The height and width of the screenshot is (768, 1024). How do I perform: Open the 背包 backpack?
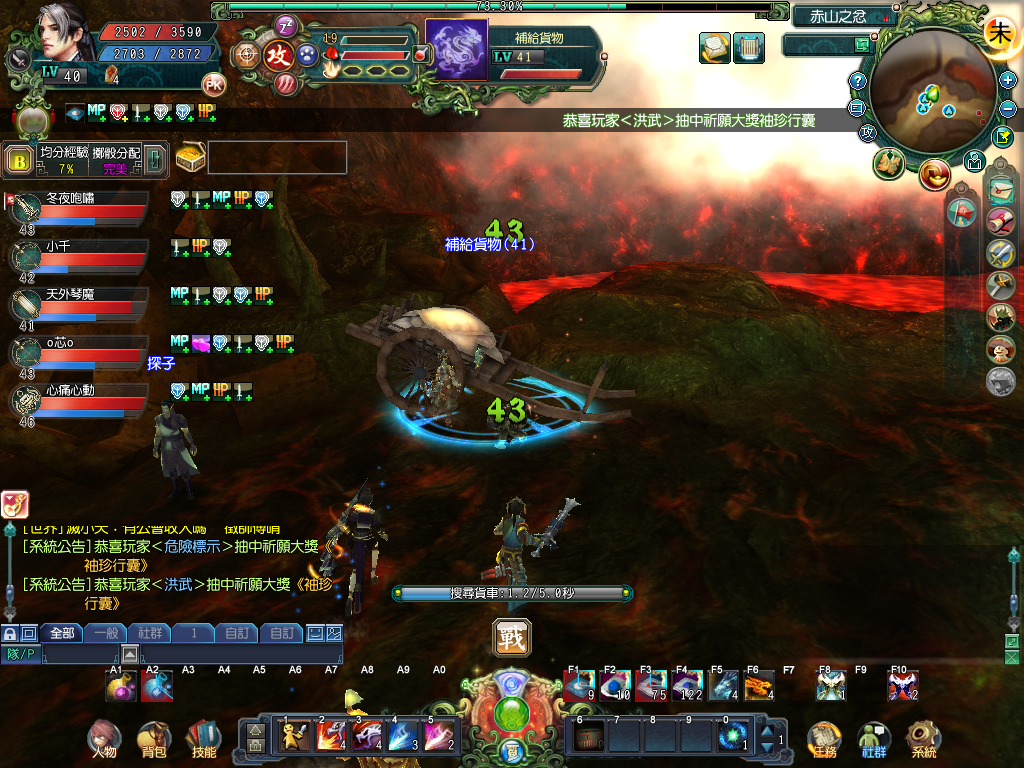[154, 740]
